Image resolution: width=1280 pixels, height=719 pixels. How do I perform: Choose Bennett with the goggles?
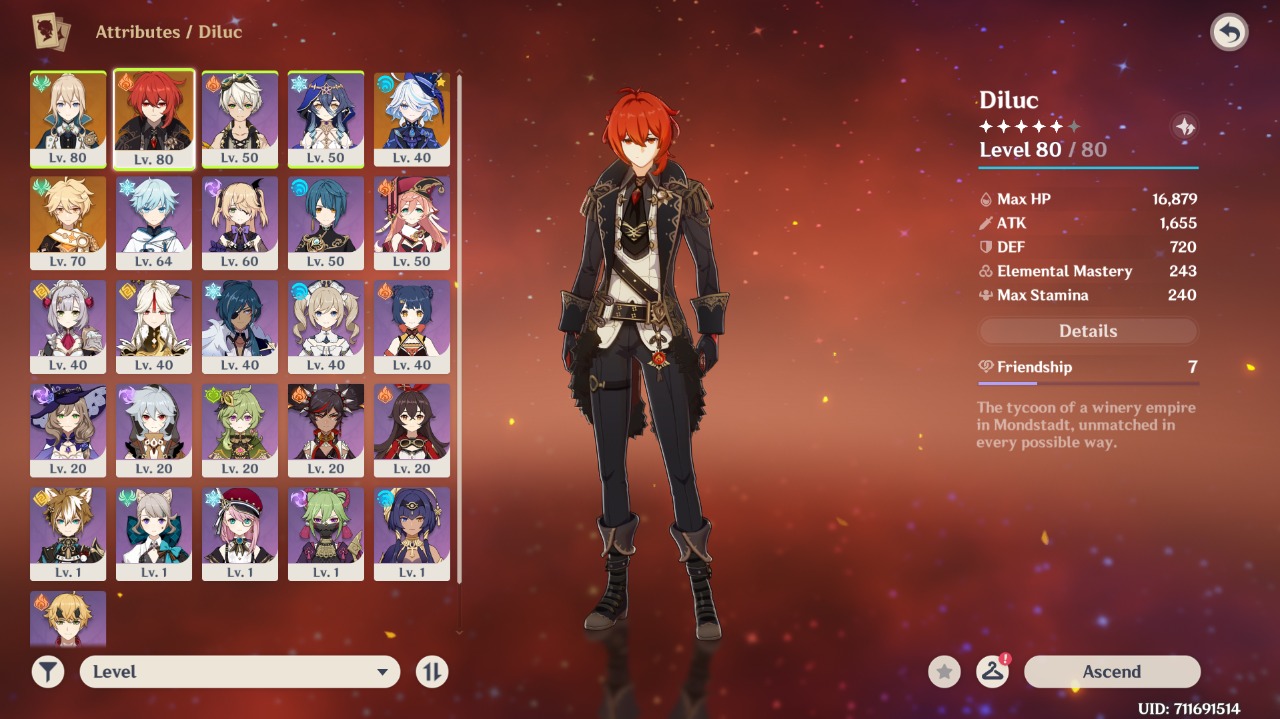tap(240, 118)
